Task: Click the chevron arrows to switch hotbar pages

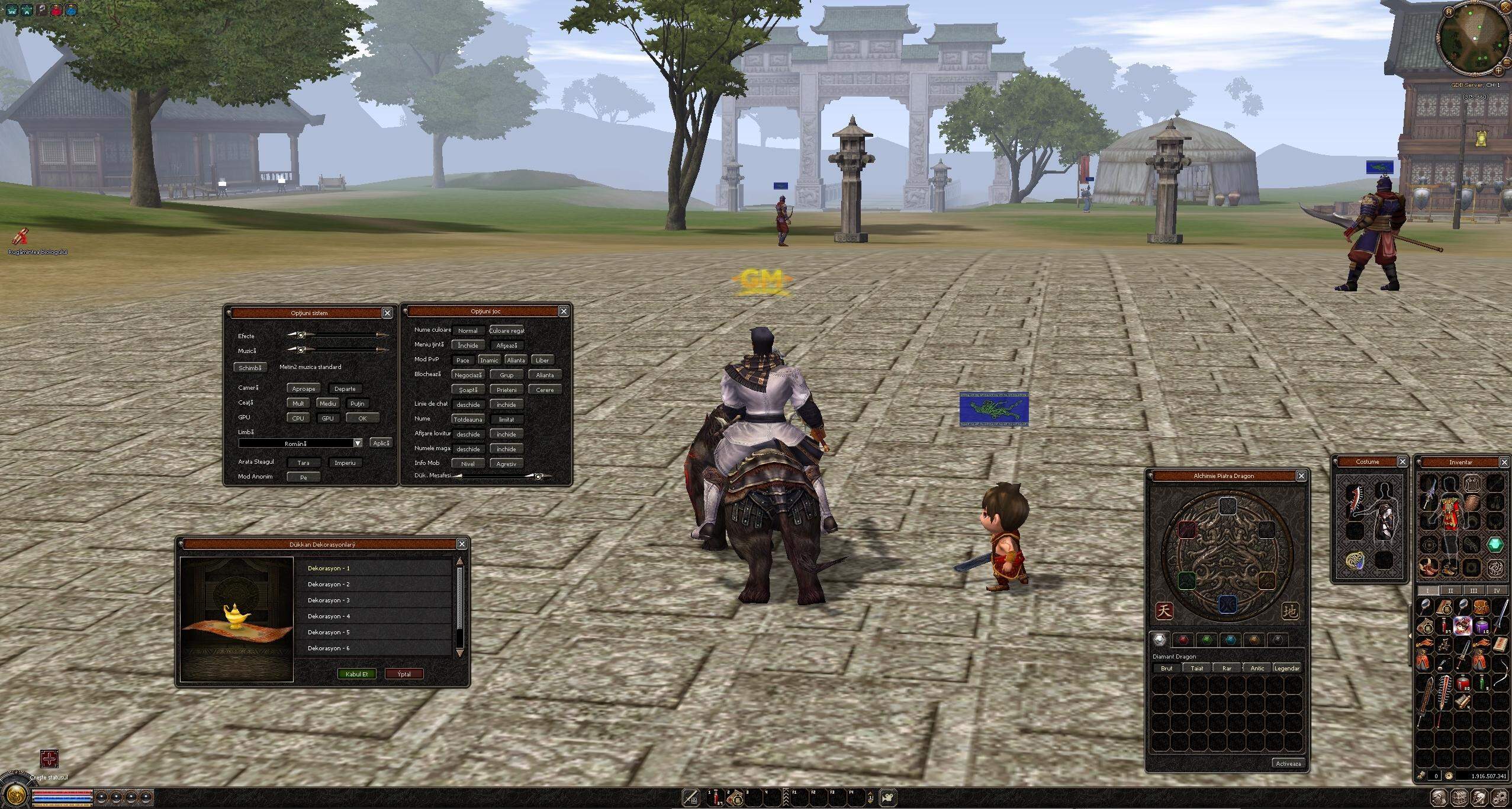Action: (x=786, y=798)
